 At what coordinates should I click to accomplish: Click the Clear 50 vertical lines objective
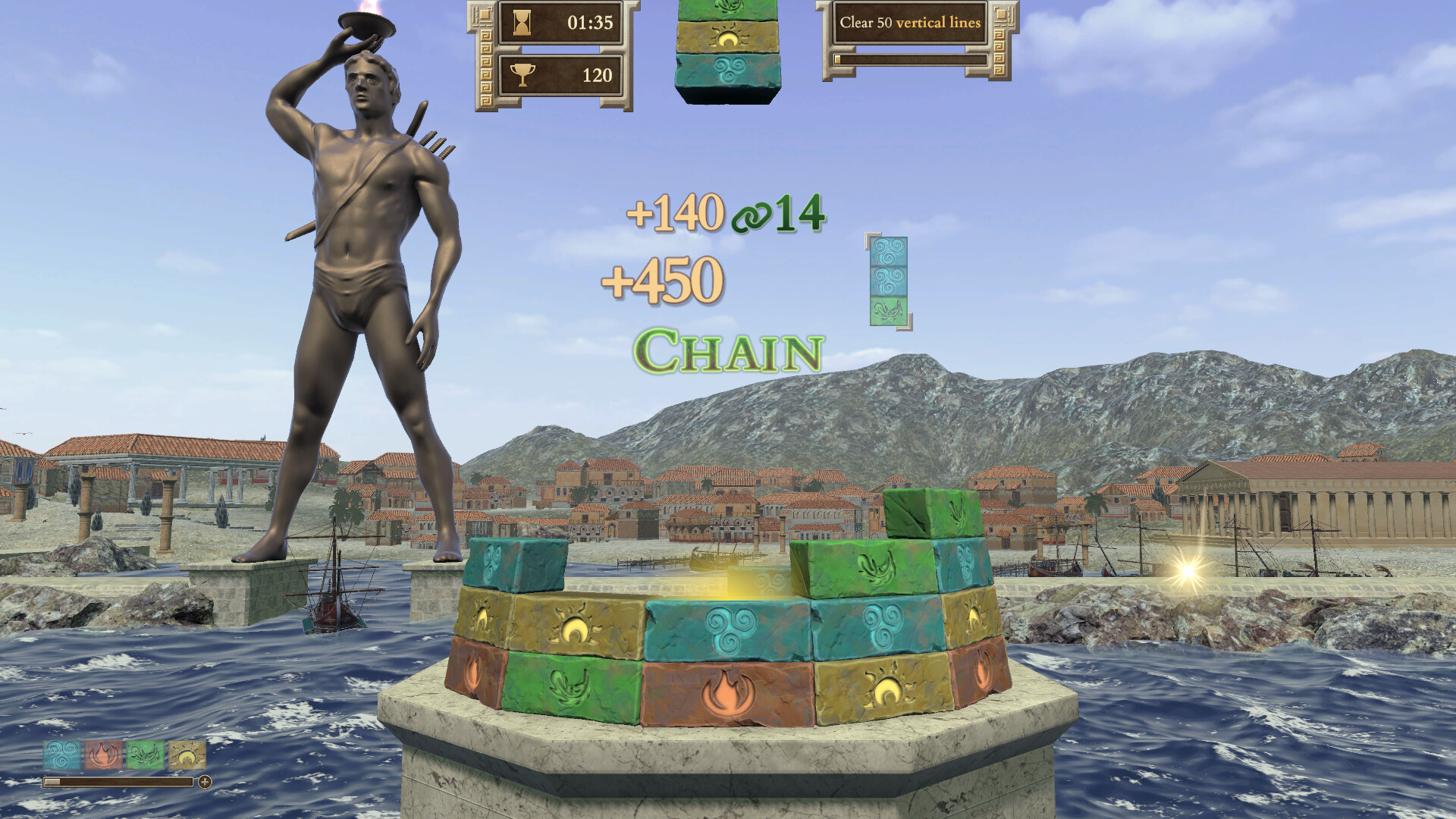(910, 23)
